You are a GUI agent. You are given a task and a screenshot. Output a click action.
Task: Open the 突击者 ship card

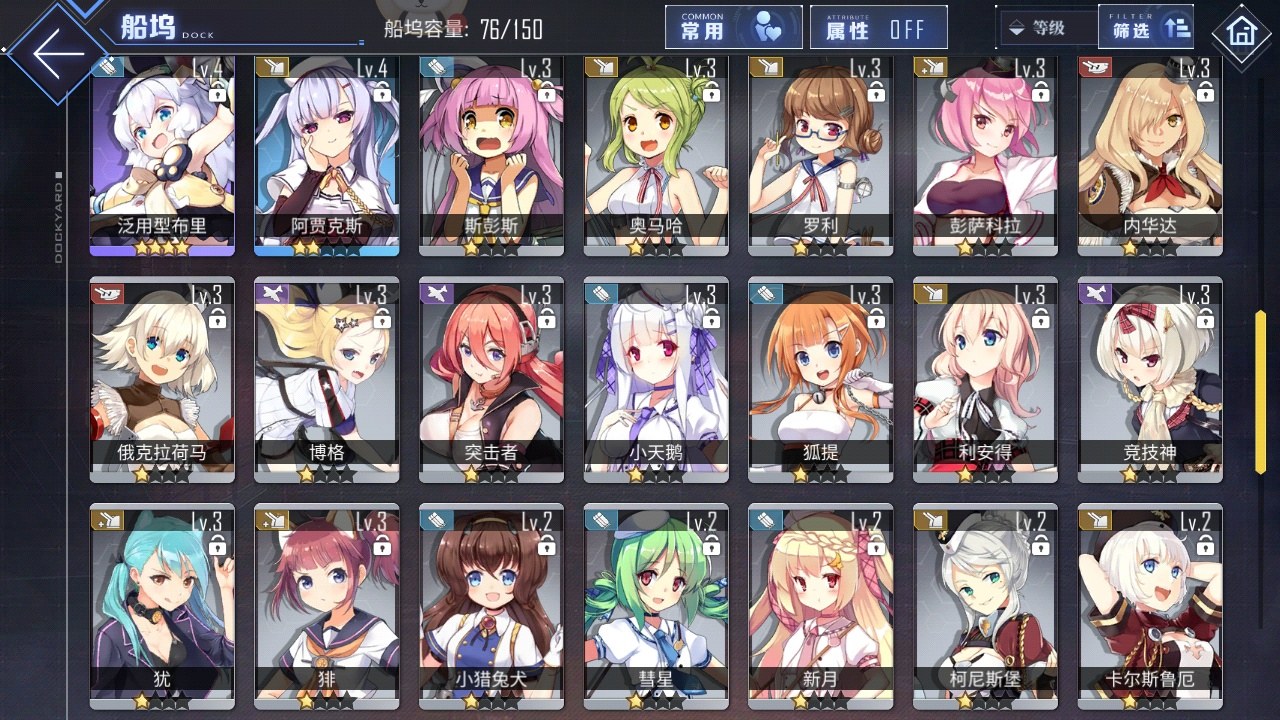pos(491,380)
